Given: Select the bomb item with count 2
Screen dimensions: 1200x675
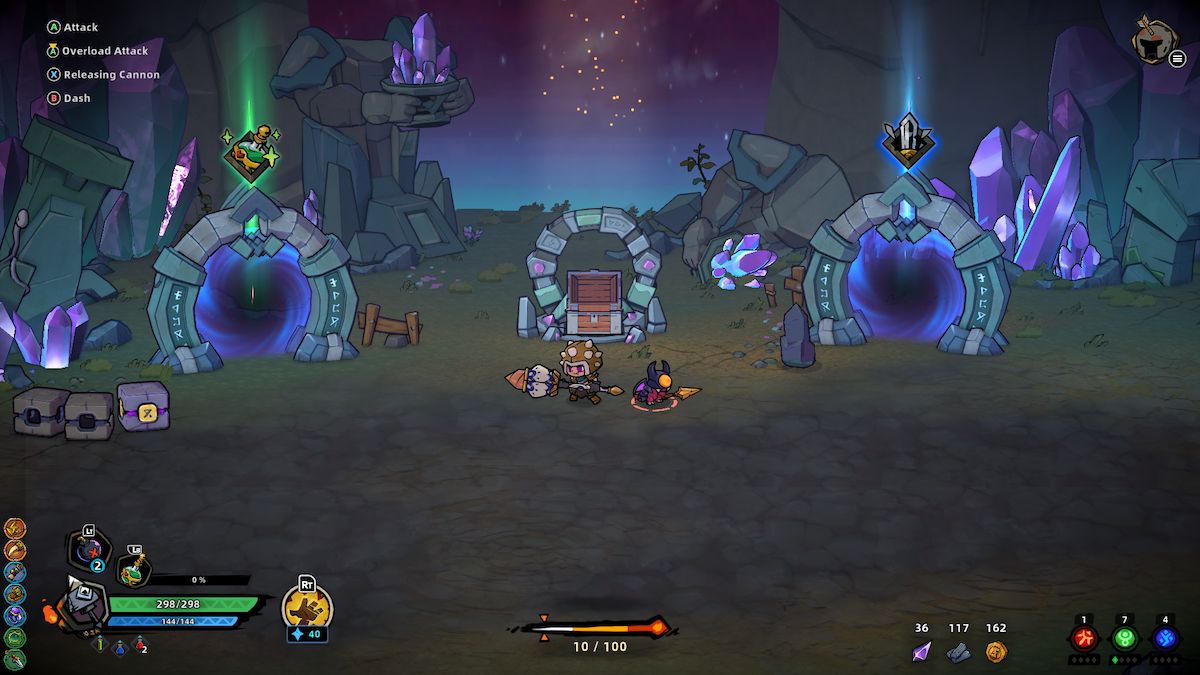Looking at the screenshot, I should coord(88,551).
